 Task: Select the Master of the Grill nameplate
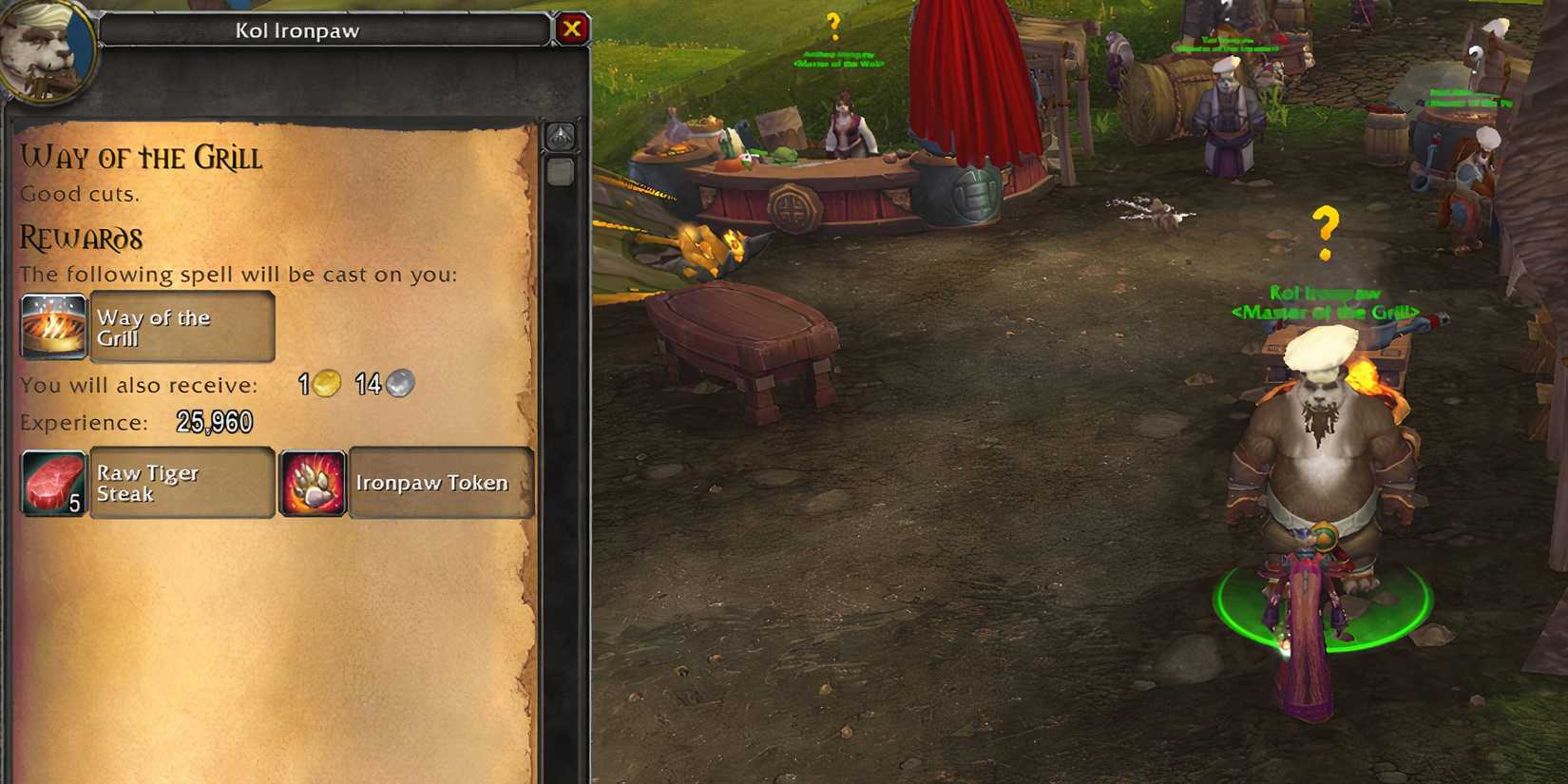click(1324, 310)
